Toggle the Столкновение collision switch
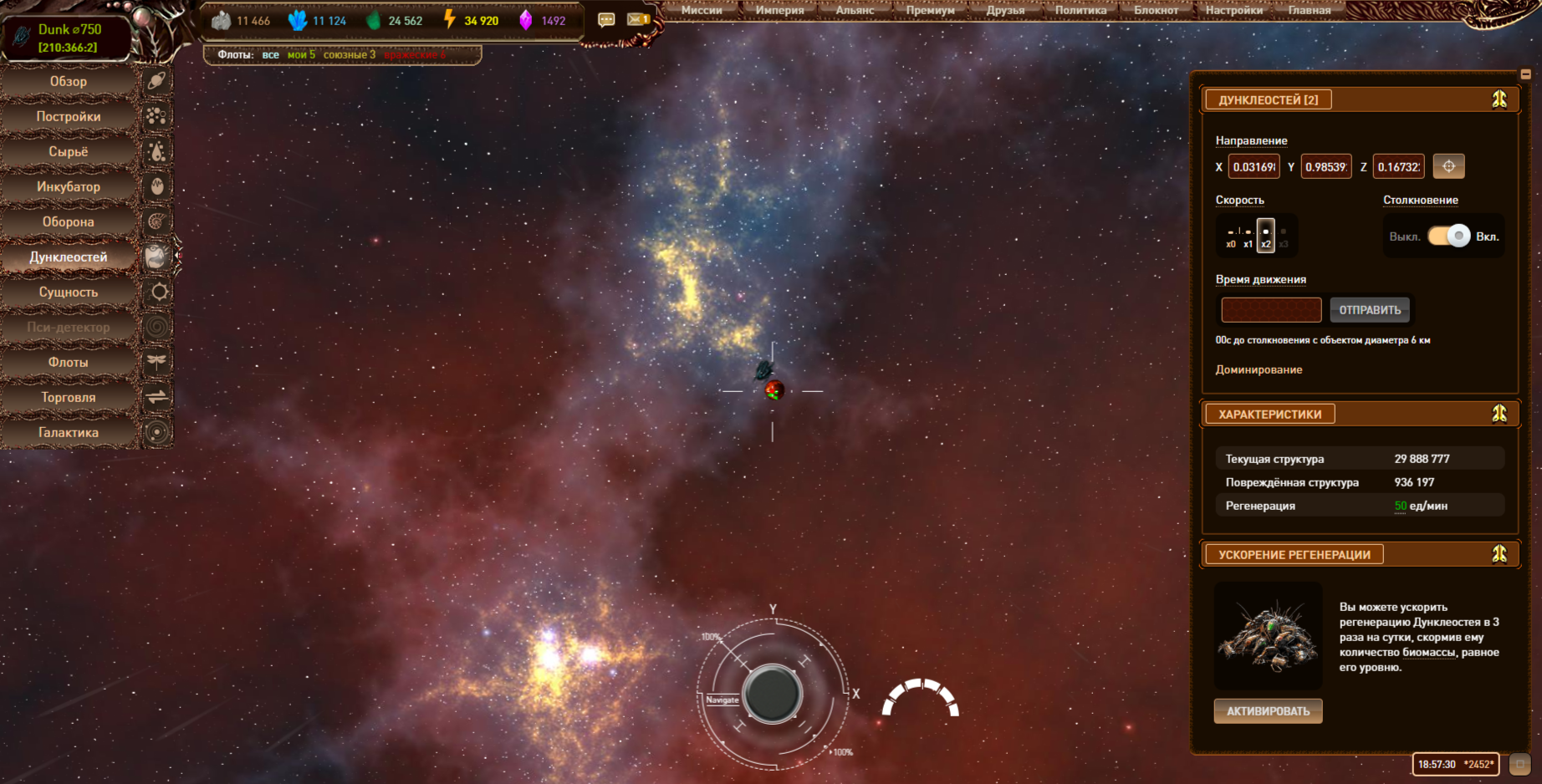The image size is (1542, 784). point(1448,237)
